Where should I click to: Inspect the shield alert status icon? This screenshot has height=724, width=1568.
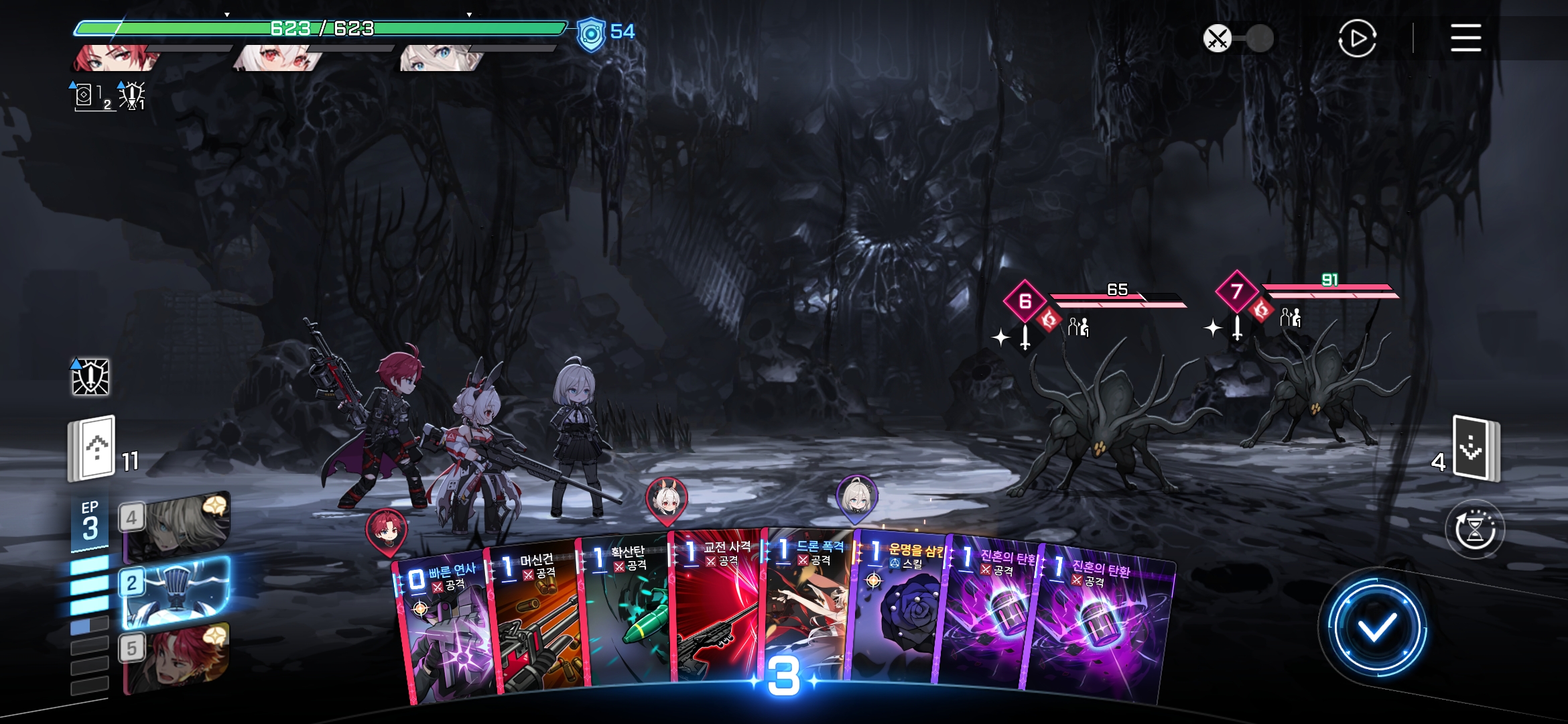(x=90, y=377)
